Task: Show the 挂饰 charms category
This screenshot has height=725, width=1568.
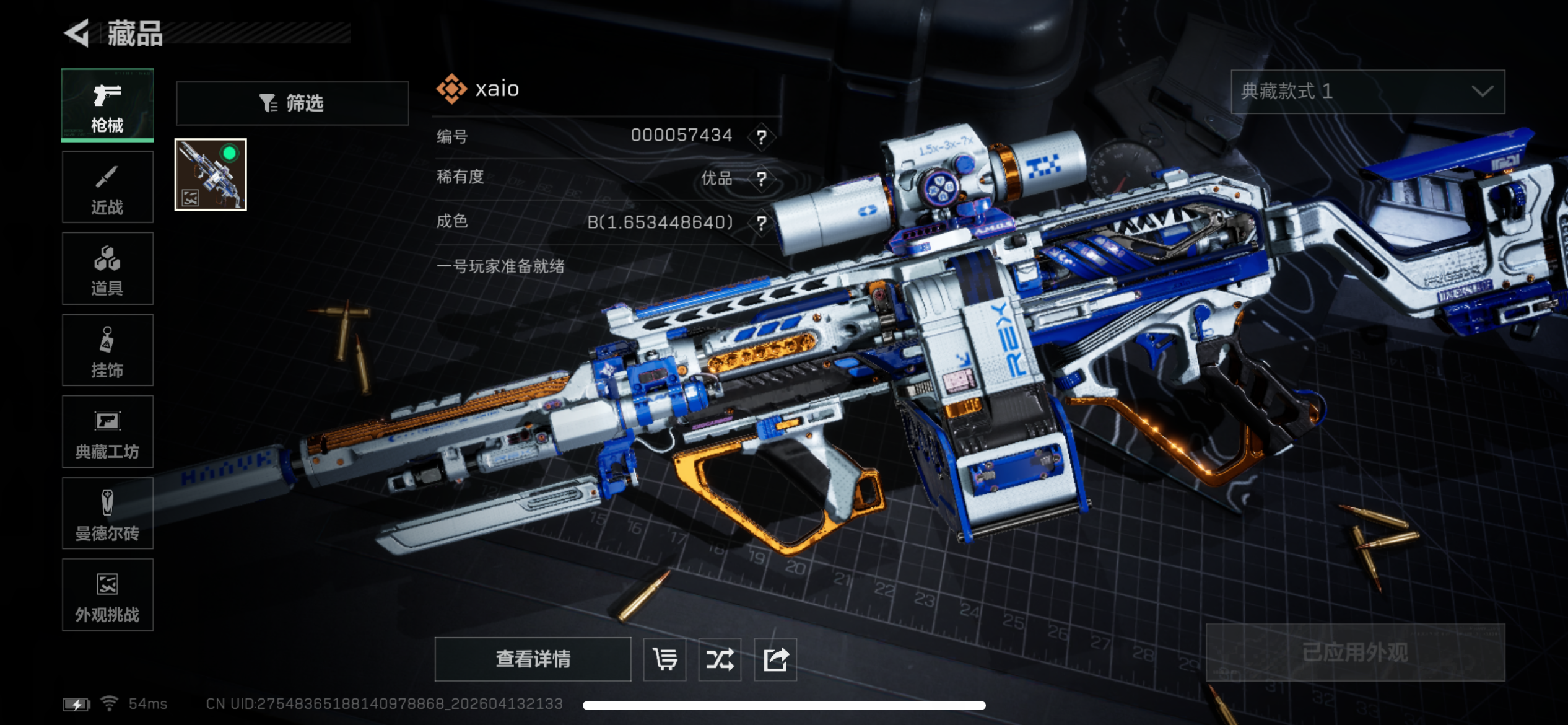Action: coord(107,350)
